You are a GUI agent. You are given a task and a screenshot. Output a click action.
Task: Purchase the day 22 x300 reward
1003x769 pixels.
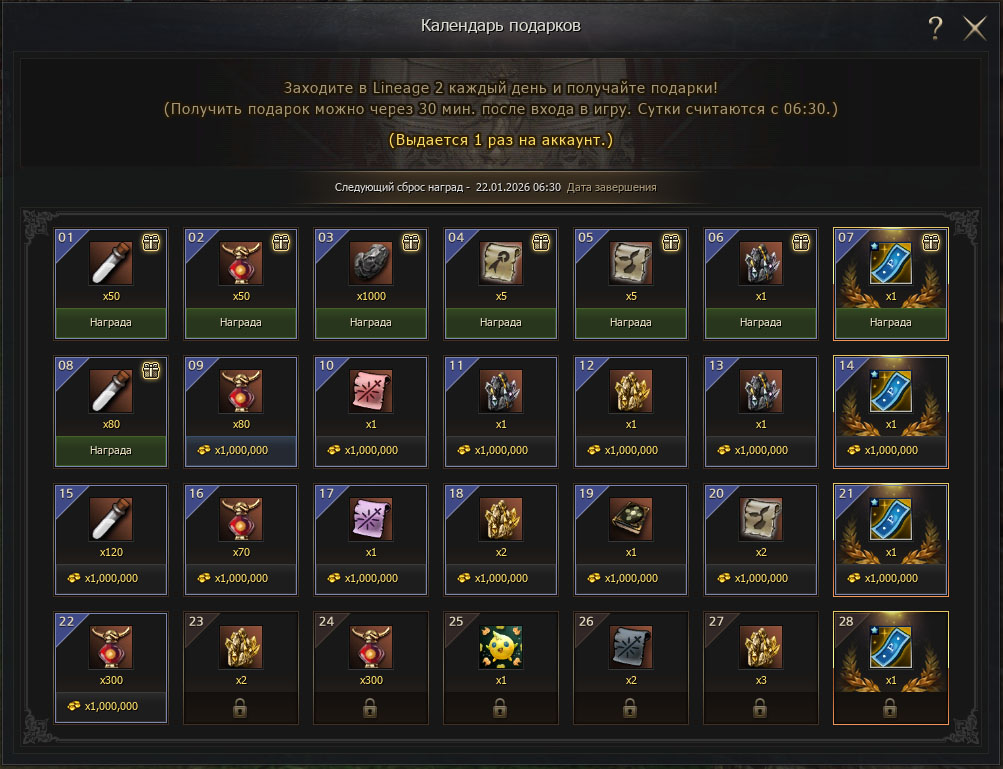110,706
